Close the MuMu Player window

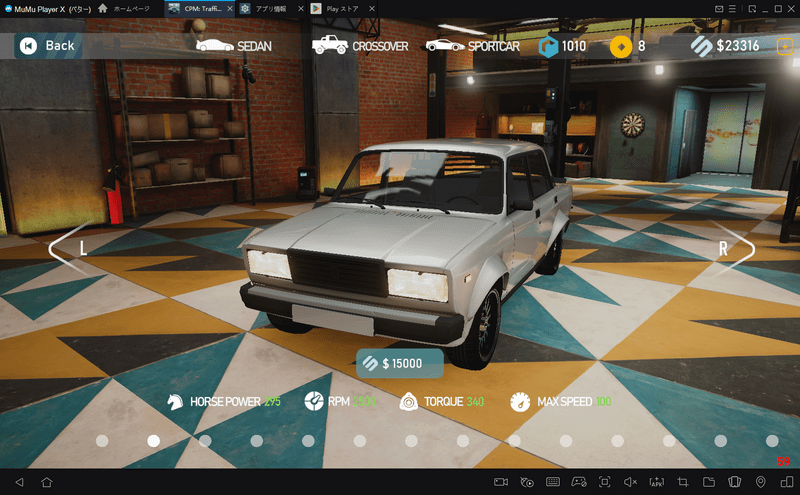pos(788,8)
